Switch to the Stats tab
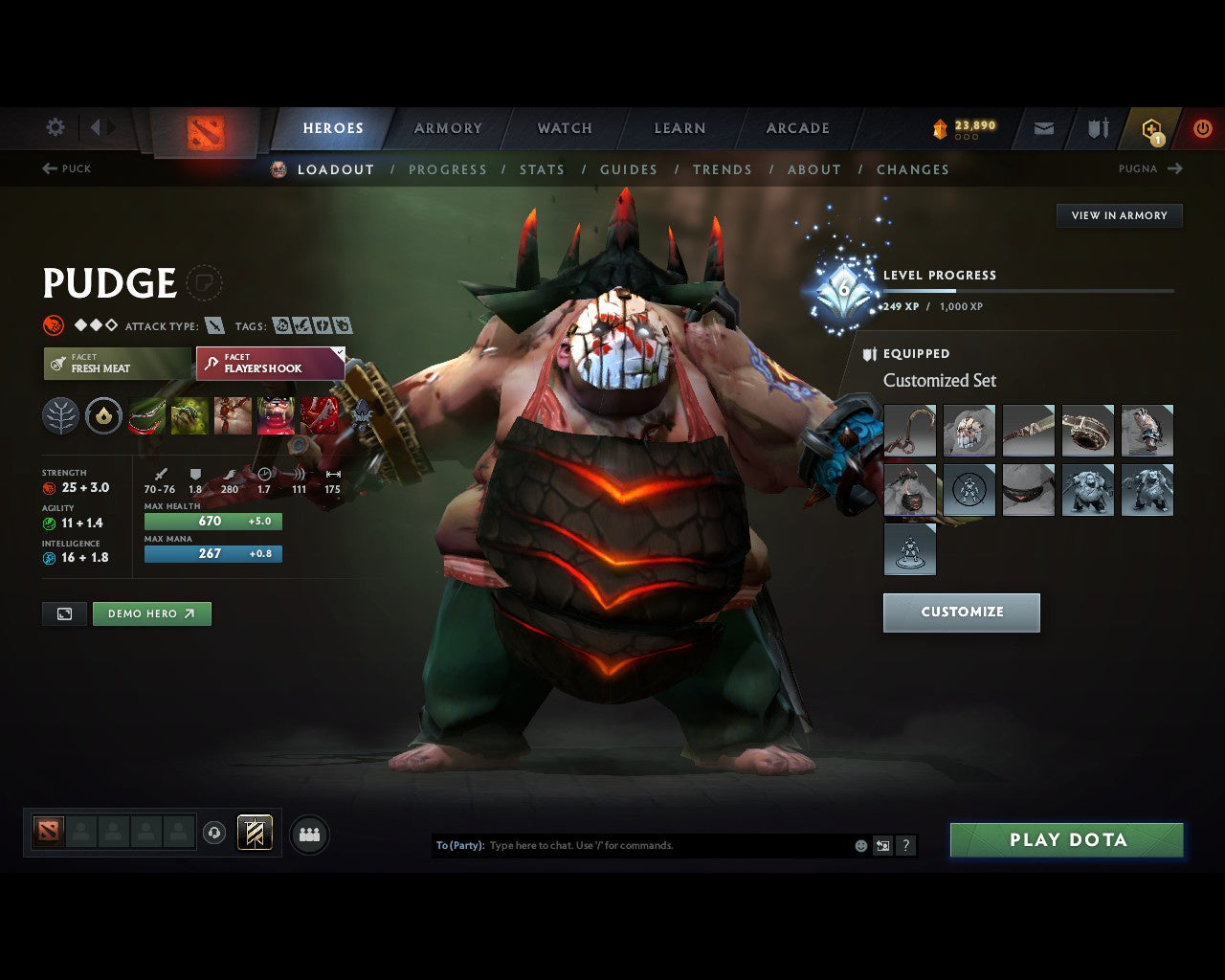This screenshot has width=1225, height=980. pos(542,169)
